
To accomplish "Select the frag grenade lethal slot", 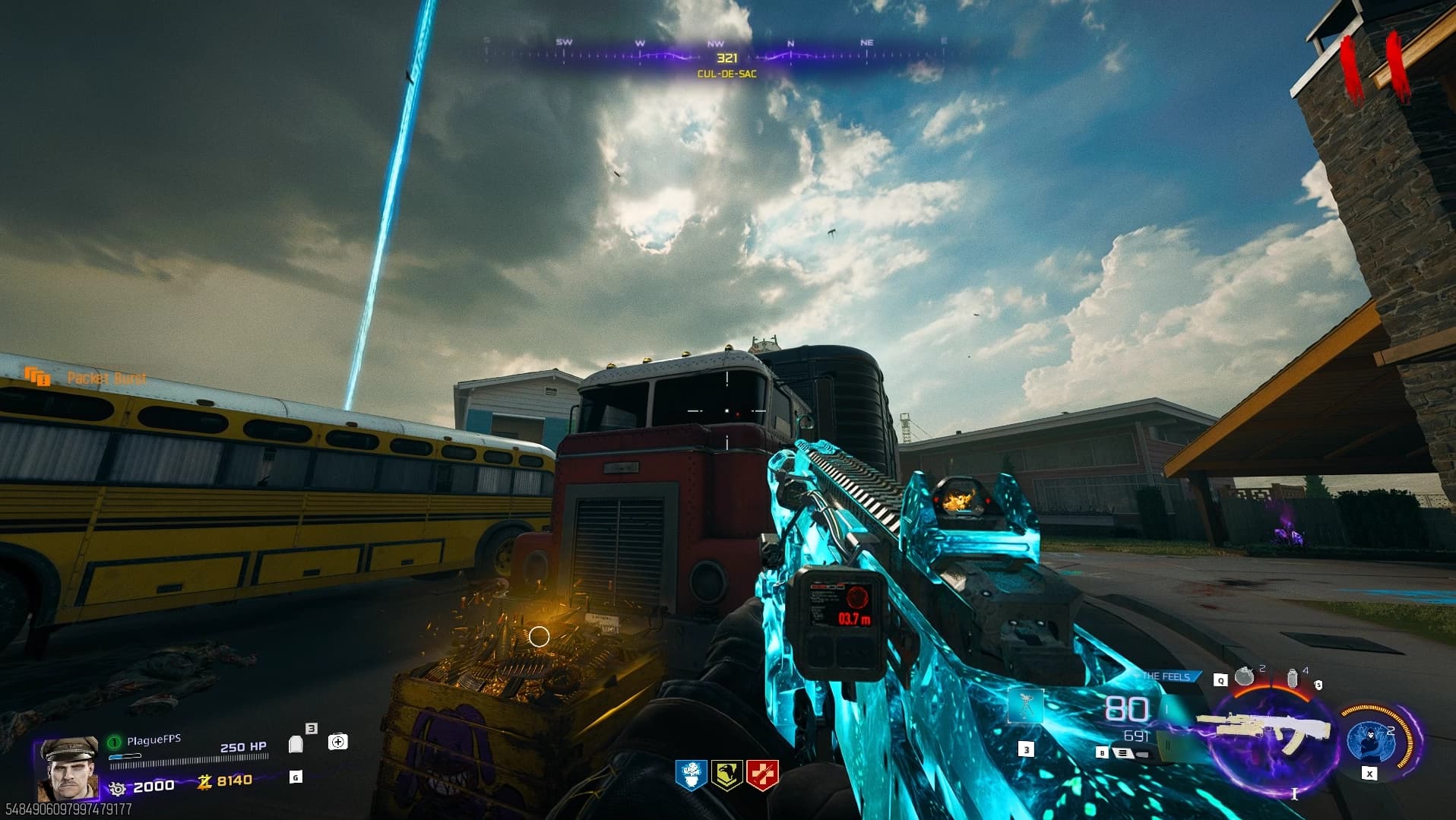I will 1244,676.
